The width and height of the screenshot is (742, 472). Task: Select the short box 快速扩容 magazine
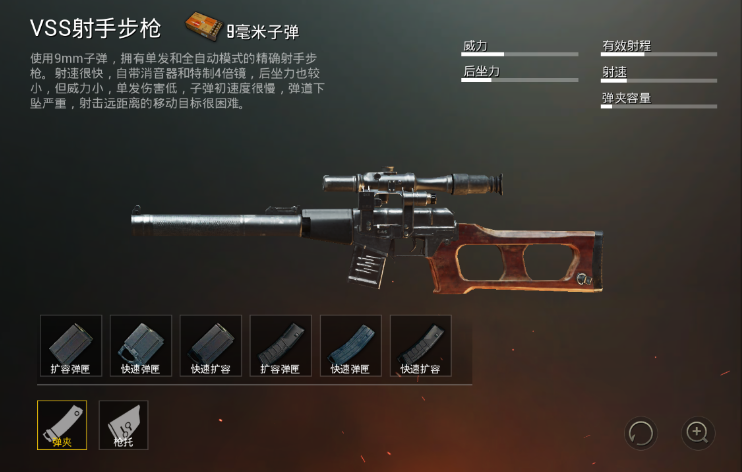[211, 346]
